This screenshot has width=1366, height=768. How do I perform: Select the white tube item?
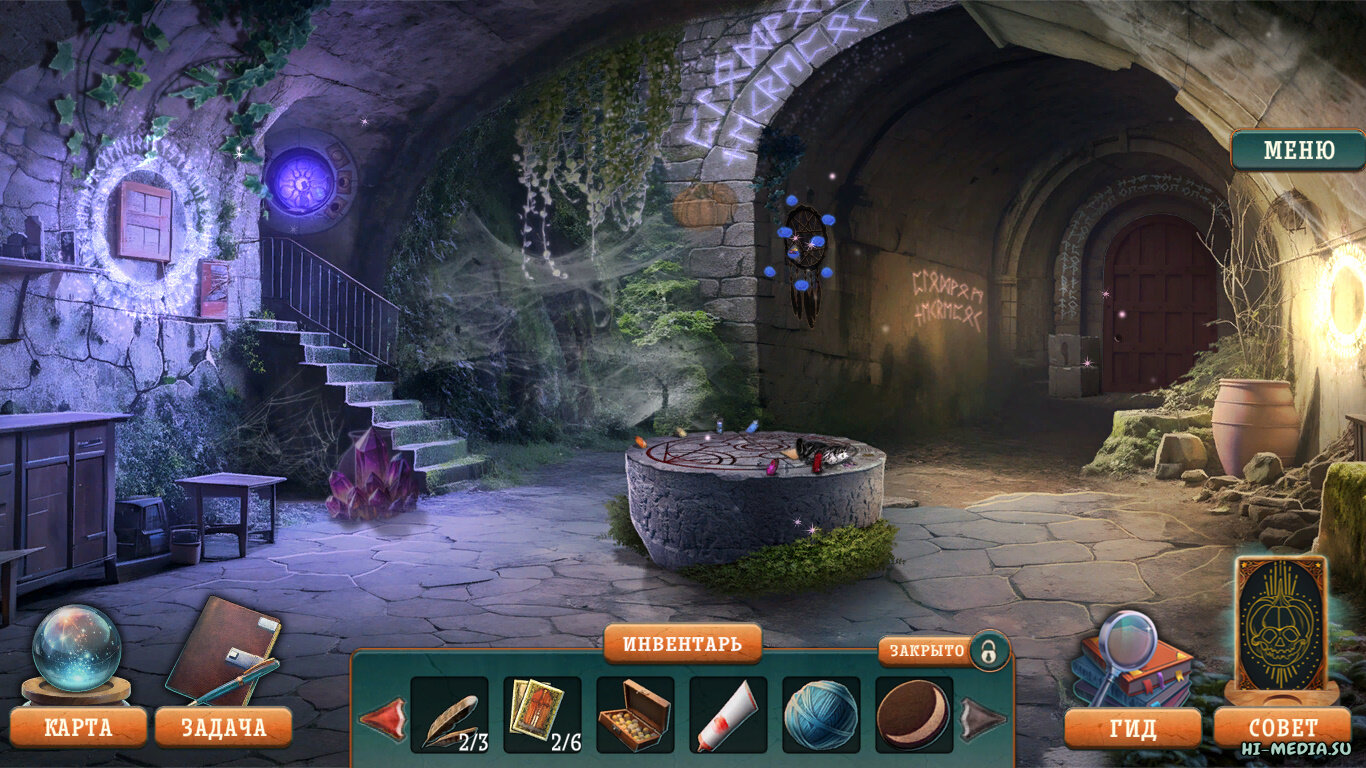click(x=728, y=715)
